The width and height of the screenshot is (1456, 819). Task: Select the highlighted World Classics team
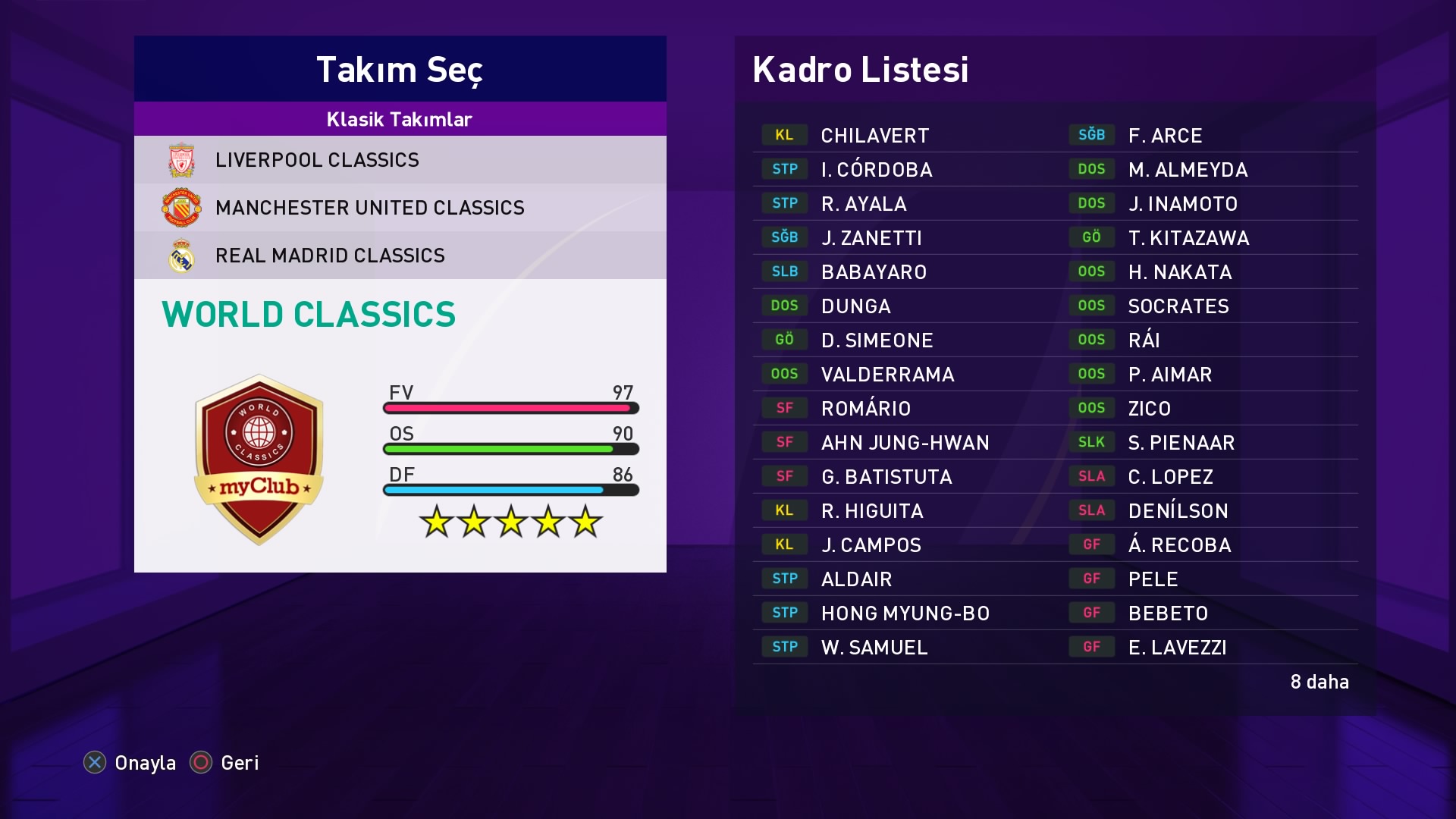tap(309, 315)
